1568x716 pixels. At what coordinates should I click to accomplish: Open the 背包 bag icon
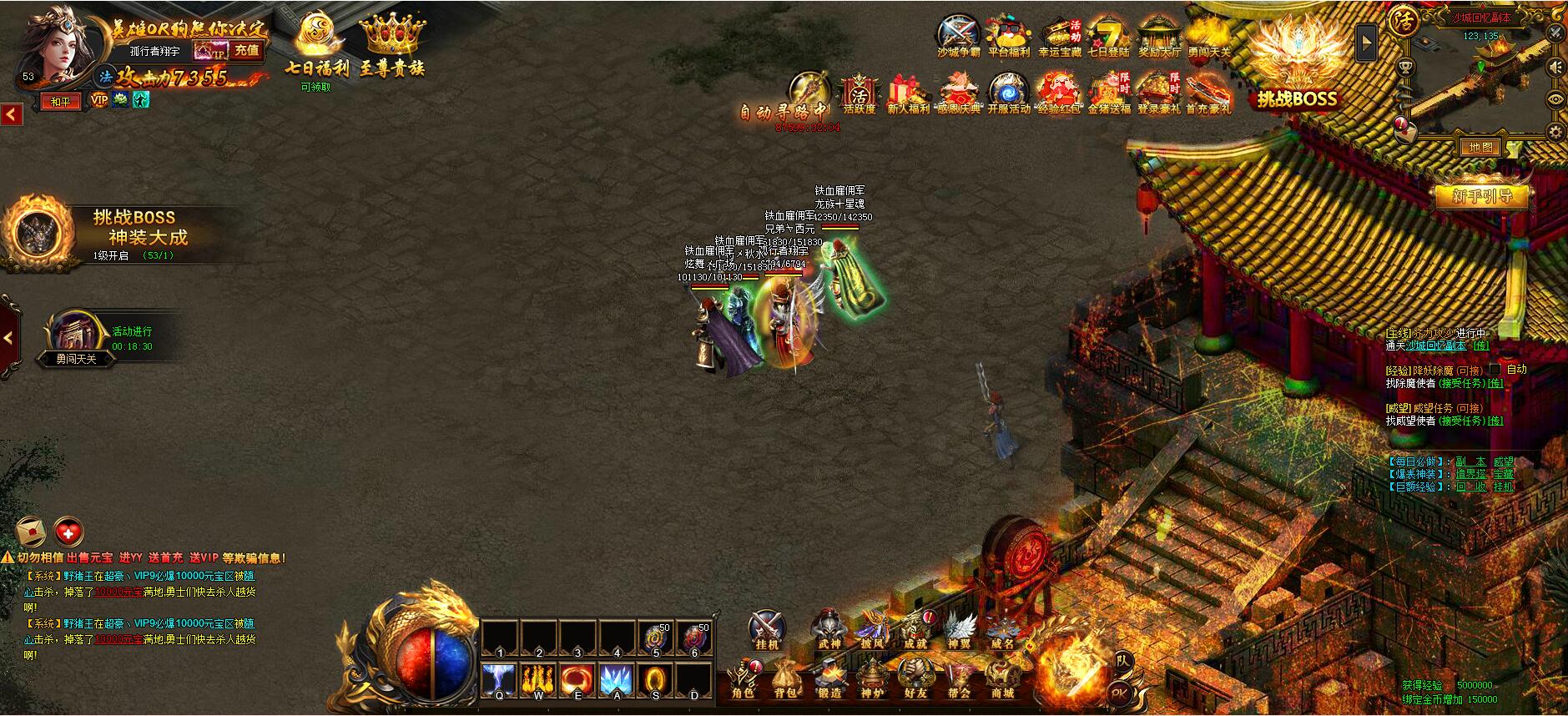[x=784, y=678]
